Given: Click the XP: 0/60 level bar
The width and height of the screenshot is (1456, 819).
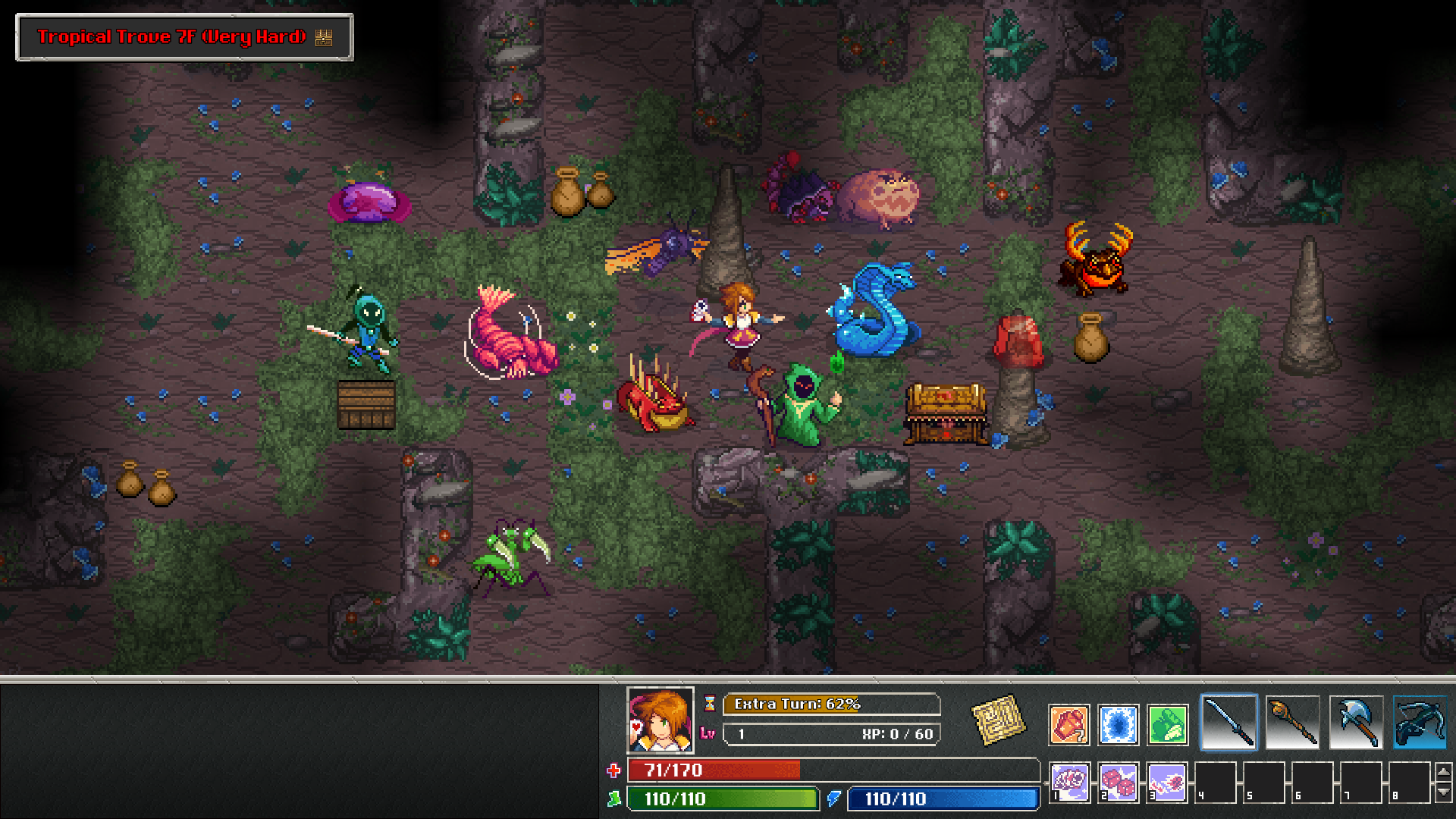Looking at the screenshot, I should [830, 733].
